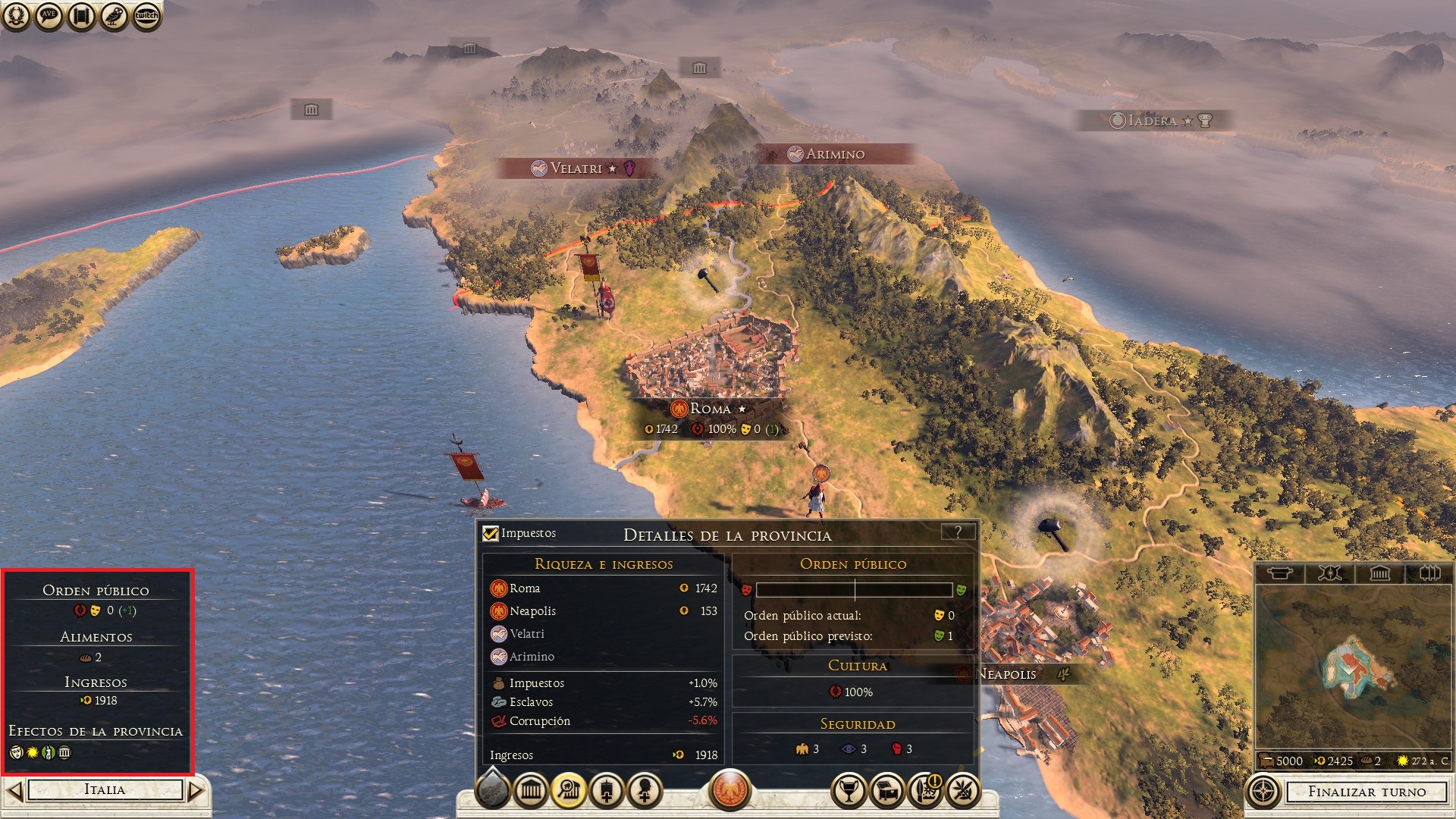Toggle the highlighted province details magnifier button
Screen dimensions: 1456x819
569,792
